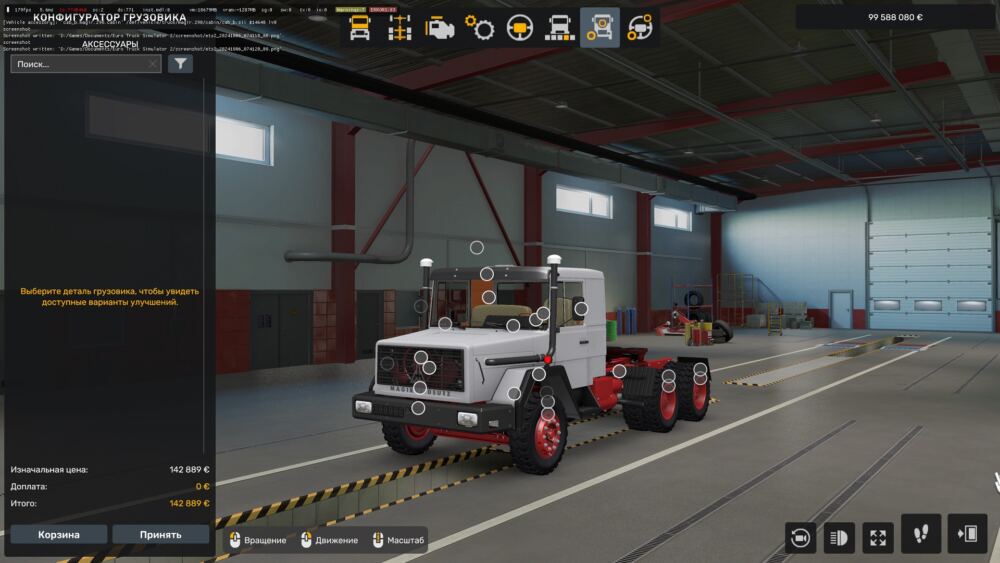Select the accessory node on the front grille

[421, 357]
